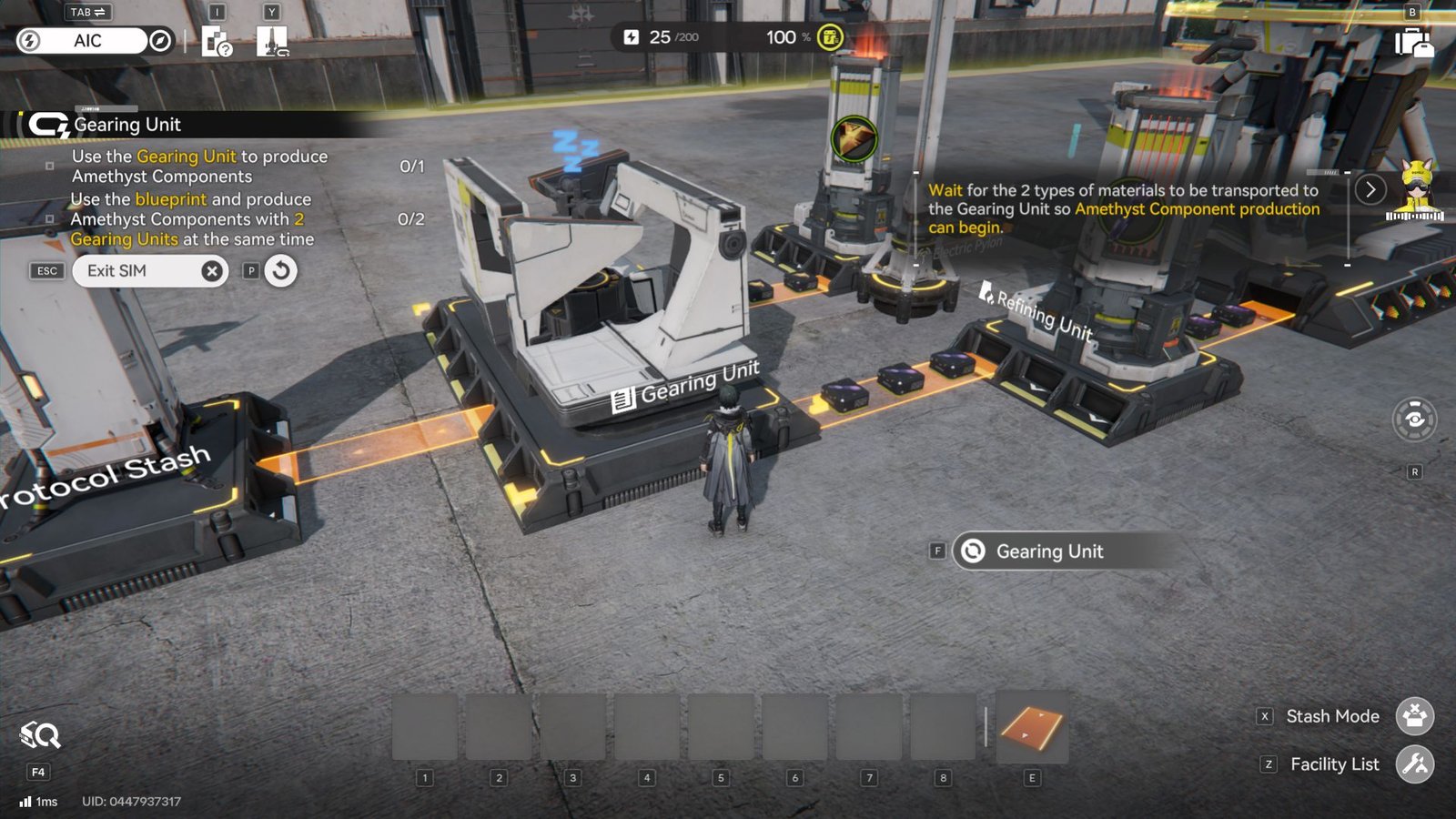
Task: Click the Gearing Unit mission tracker header
Action: click(x=127, y=125)
